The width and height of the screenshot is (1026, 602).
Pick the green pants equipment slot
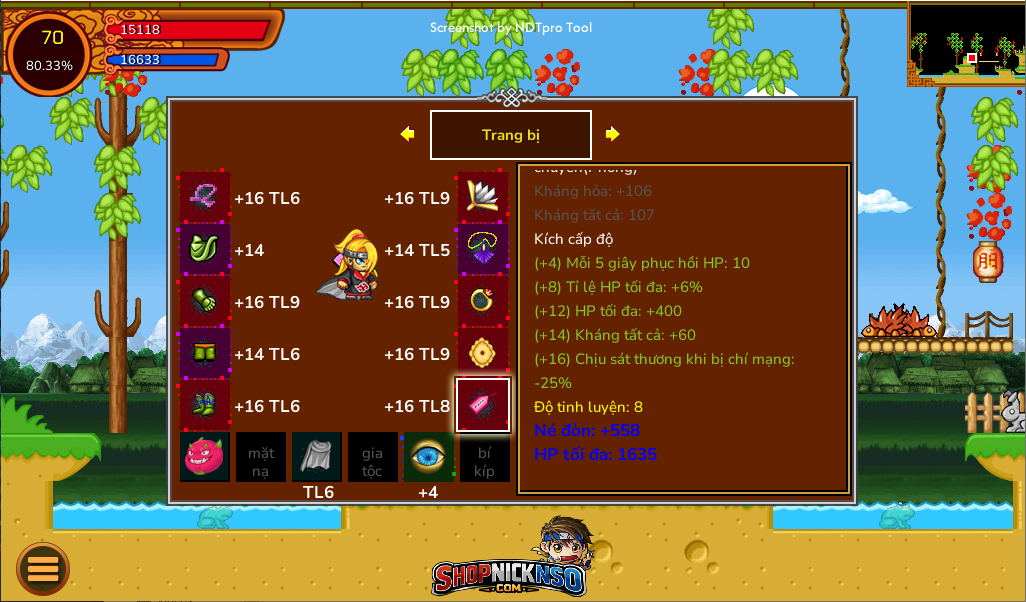(x=205, y=353)
